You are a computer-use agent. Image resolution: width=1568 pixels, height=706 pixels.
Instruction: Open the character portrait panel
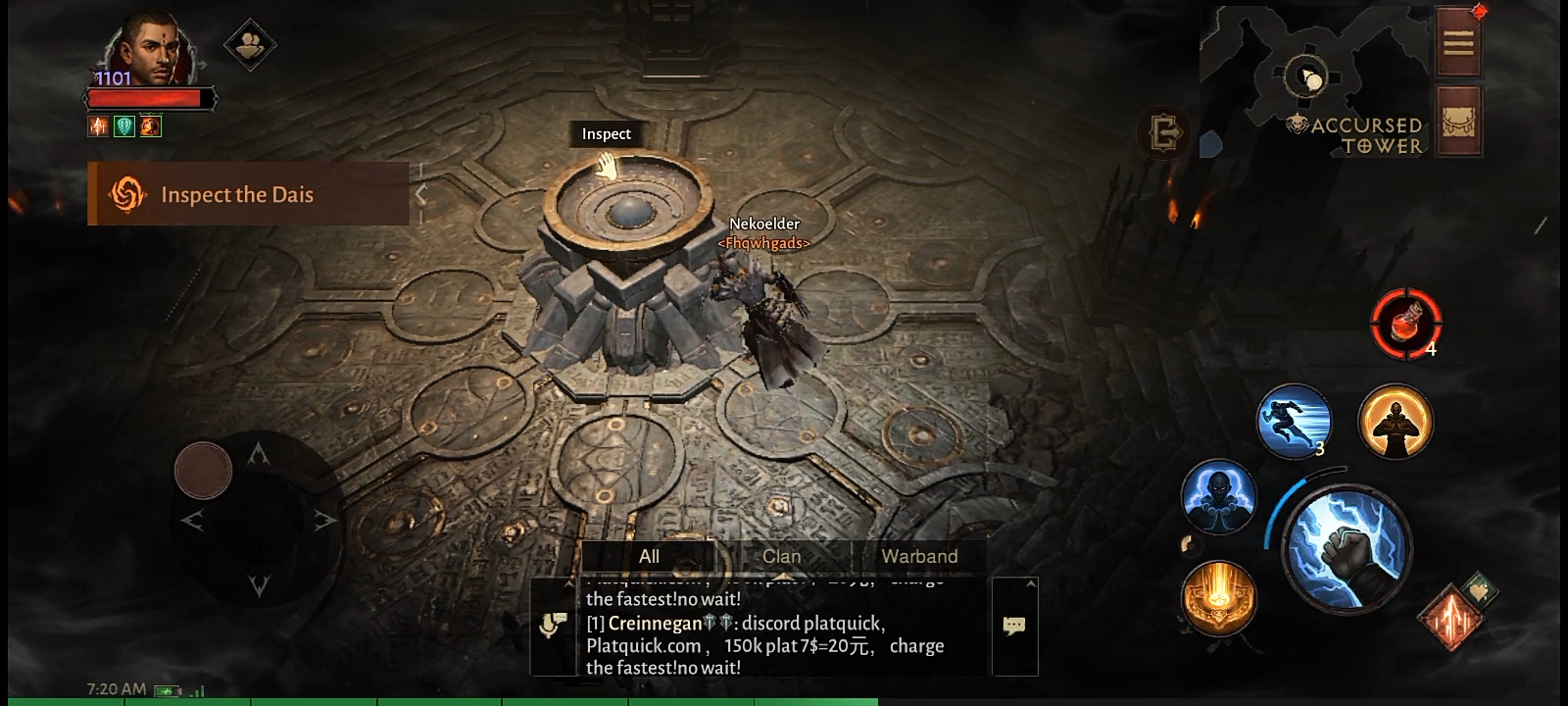[x=149, y=51]
